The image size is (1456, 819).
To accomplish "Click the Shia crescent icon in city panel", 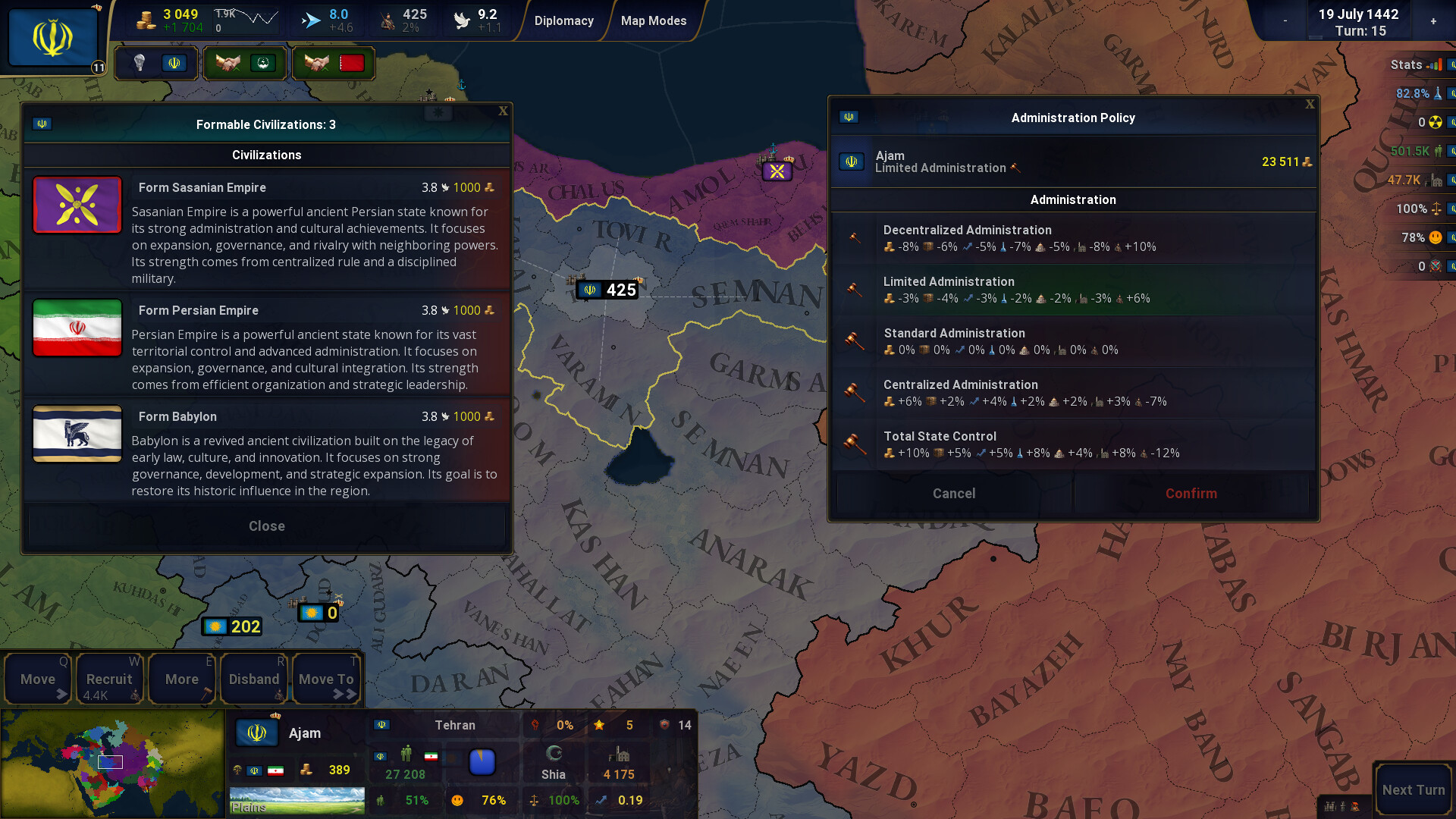I will pos(554,753).
